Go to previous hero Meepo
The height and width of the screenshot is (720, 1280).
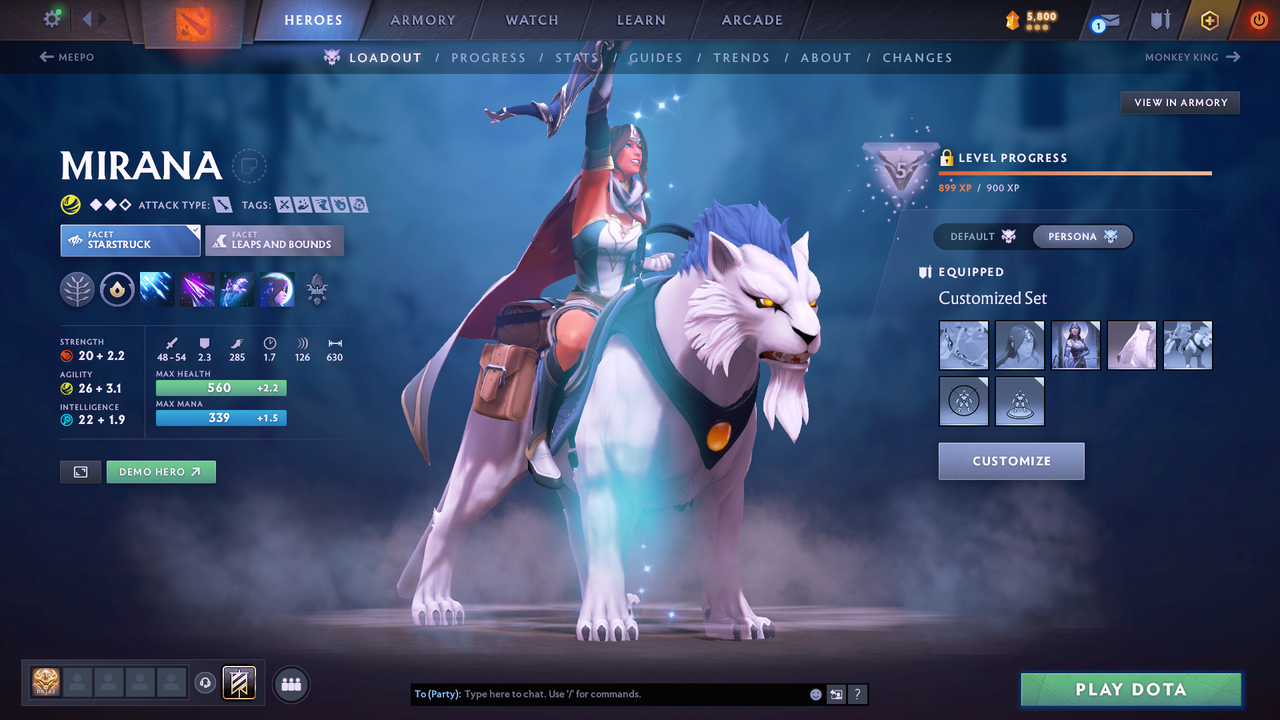click(66, 57)
